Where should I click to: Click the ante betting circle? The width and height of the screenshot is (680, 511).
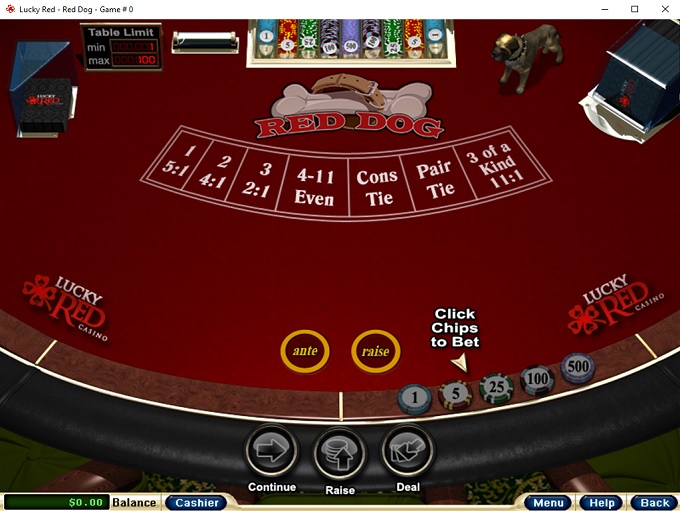pyautogui.click(x=305, y=351)
